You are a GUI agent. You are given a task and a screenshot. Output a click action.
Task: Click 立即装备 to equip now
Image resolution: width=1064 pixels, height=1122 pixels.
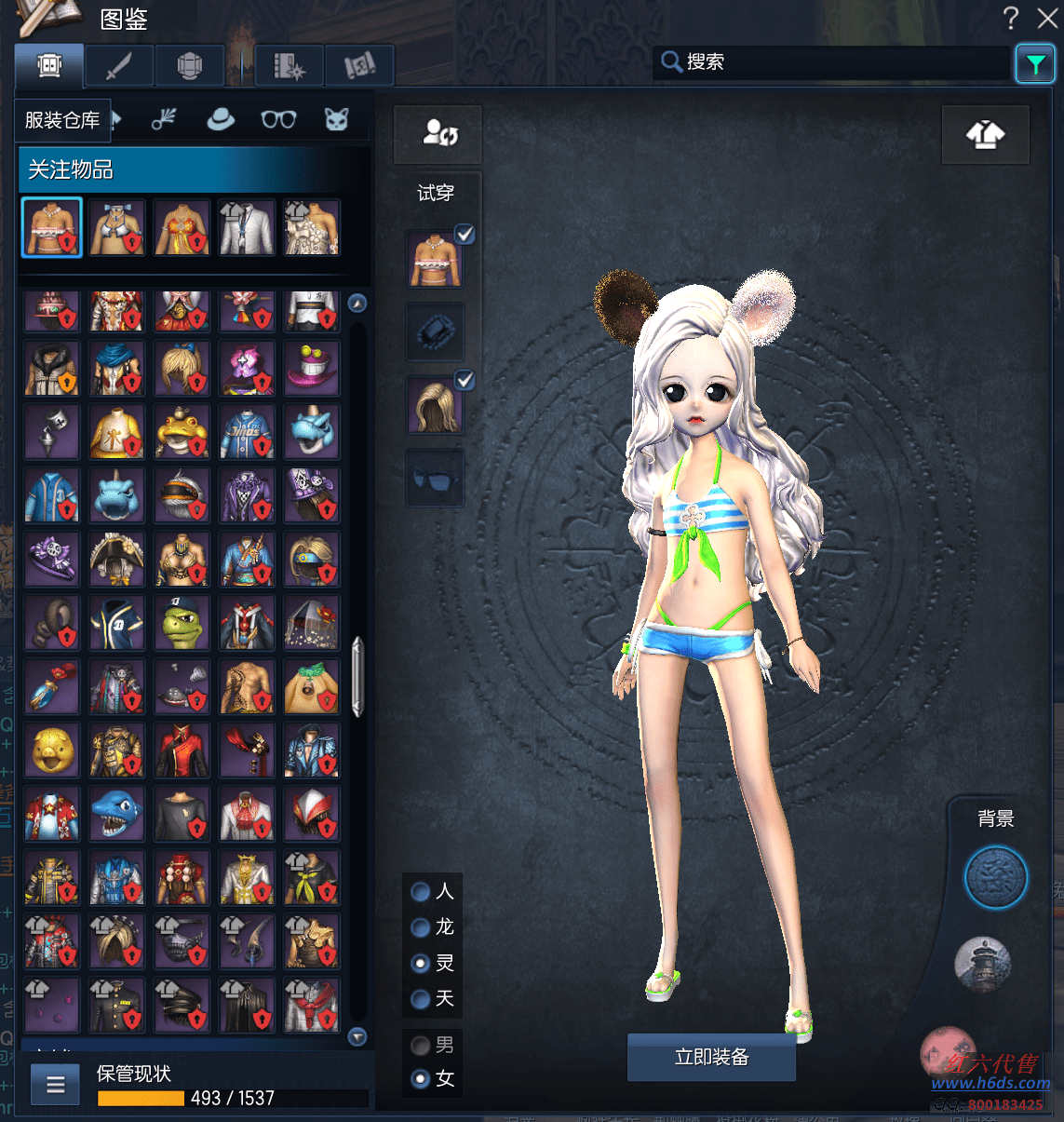click(711, 1057)
